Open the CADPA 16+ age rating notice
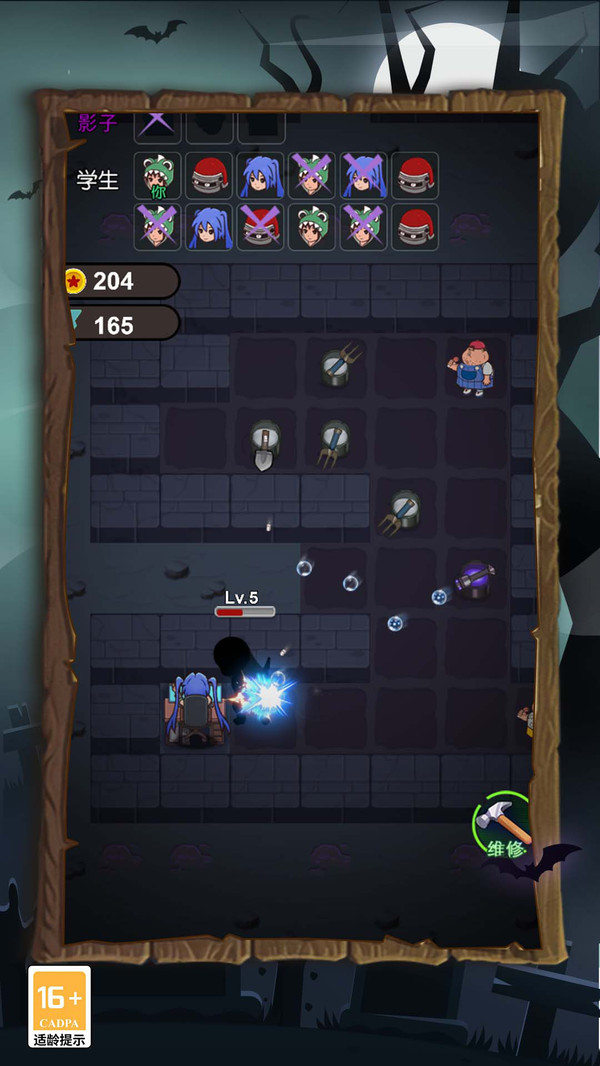This screenshot has height=1066, width=600. point(59,1006)
